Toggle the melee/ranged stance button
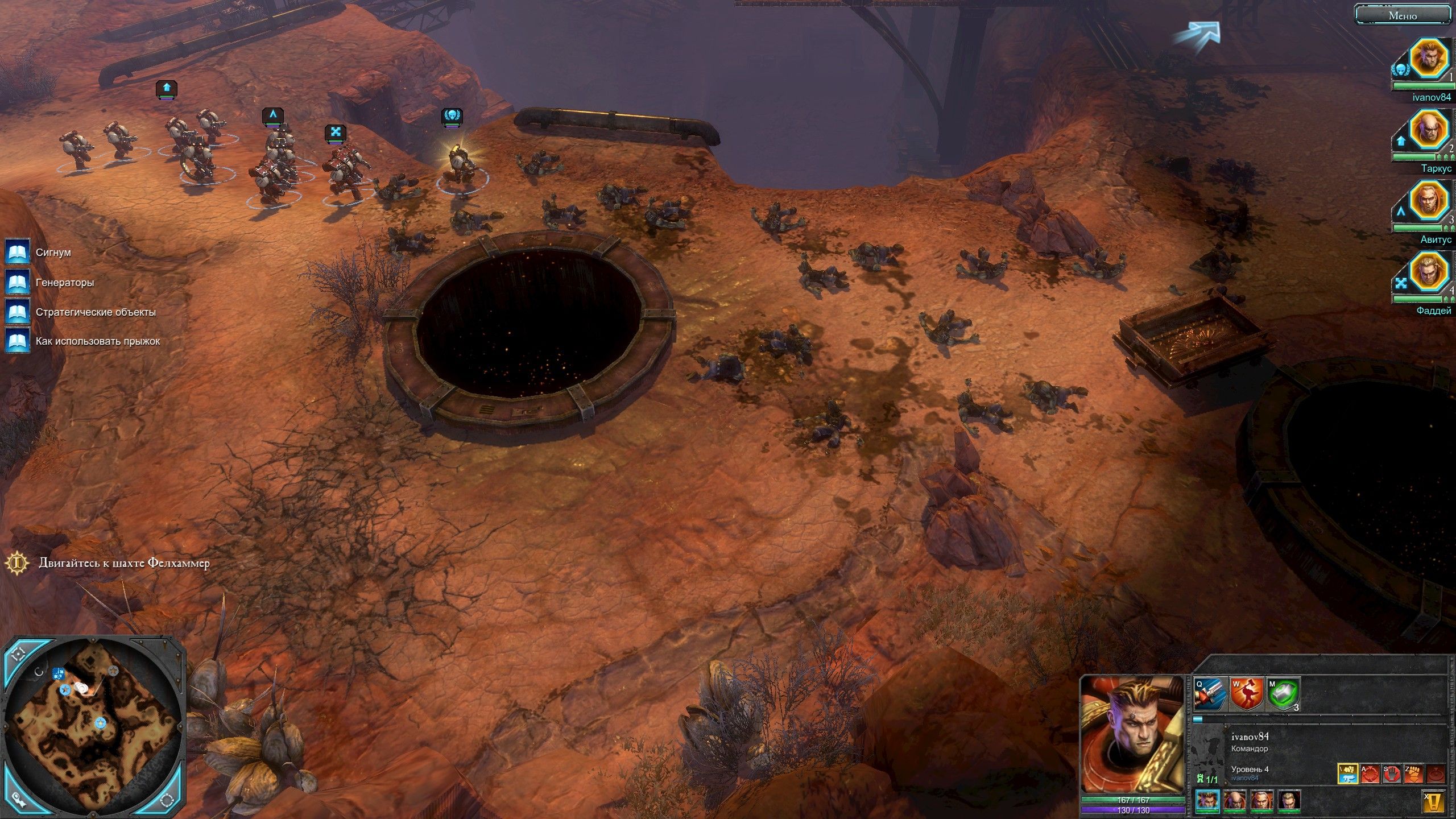This screenshot has width=1456, height=819. click(1347, 774)
